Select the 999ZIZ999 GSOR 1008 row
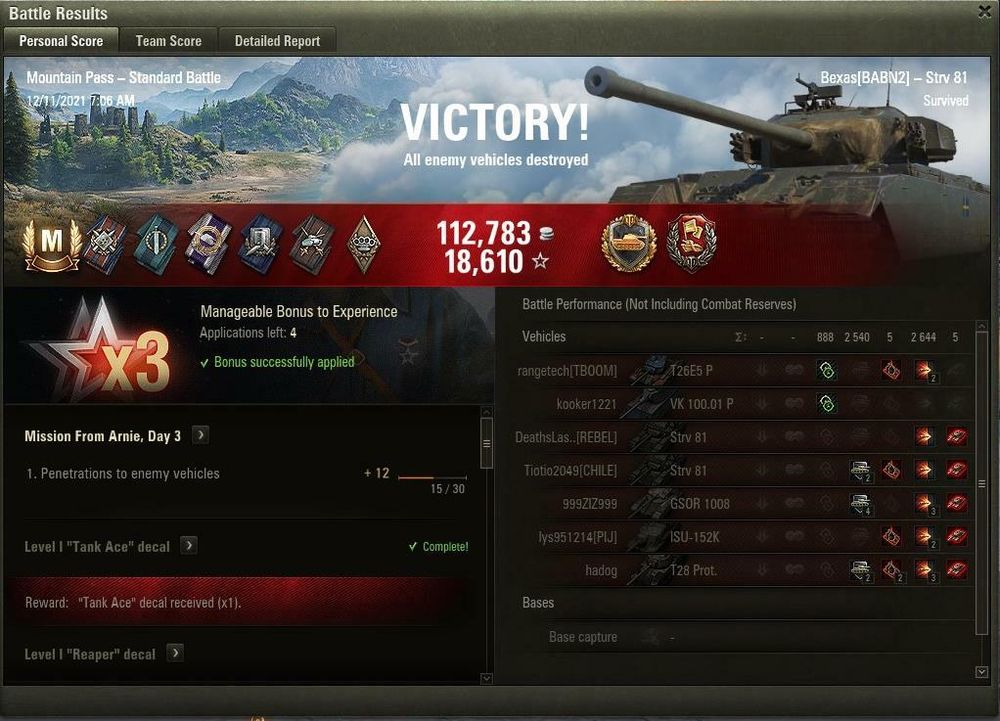The height and width of the screenshot is (721, 1000). (742, 504)
